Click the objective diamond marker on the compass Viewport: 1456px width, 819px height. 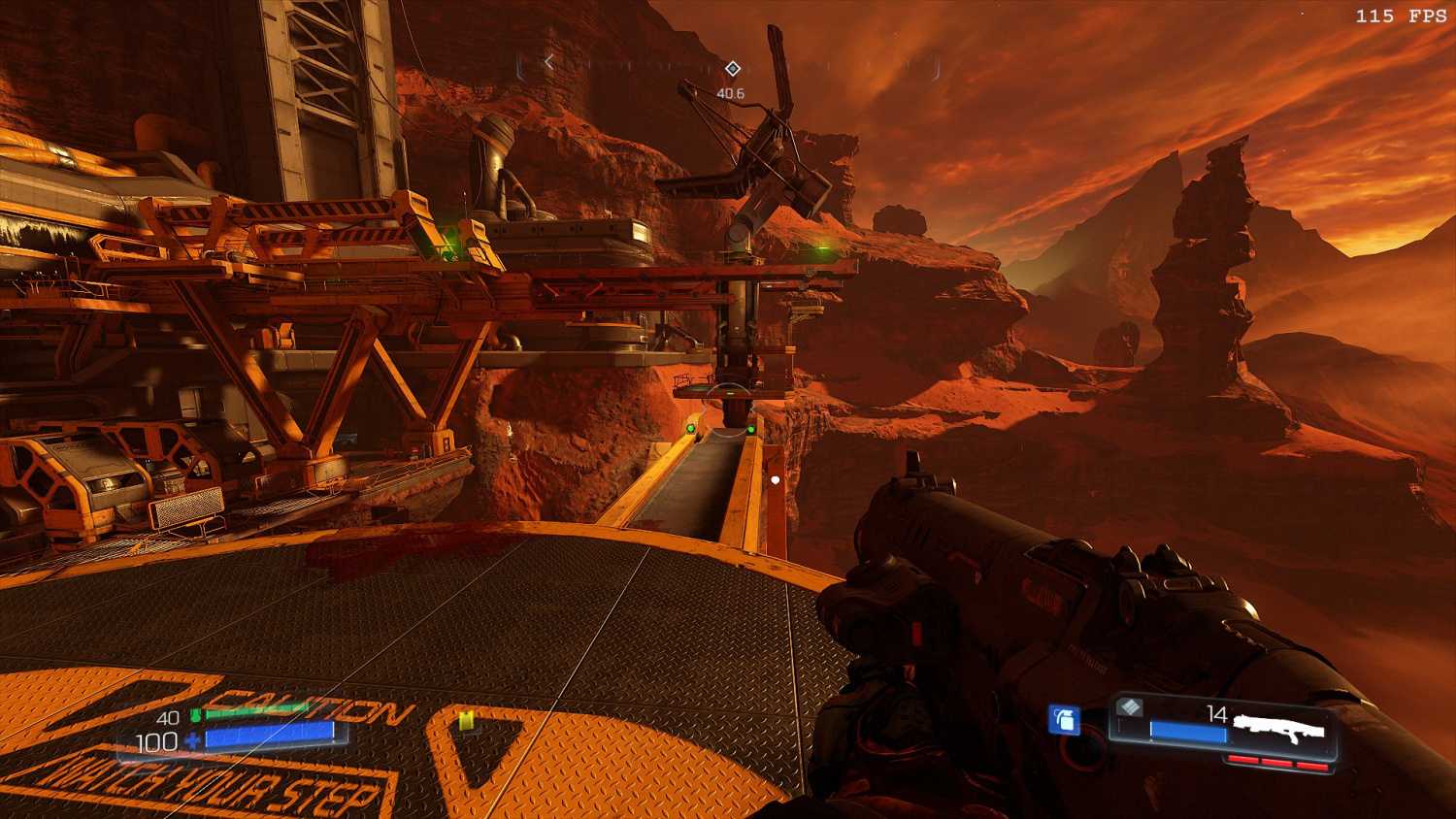(x=733, y=68)
